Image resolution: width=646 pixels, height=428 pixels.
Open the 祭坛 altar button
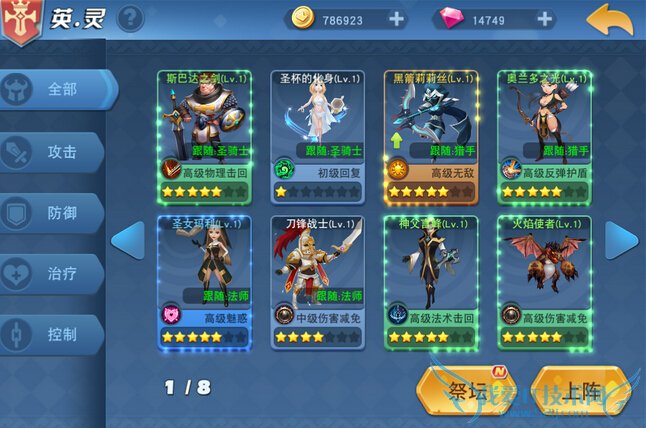468,391
